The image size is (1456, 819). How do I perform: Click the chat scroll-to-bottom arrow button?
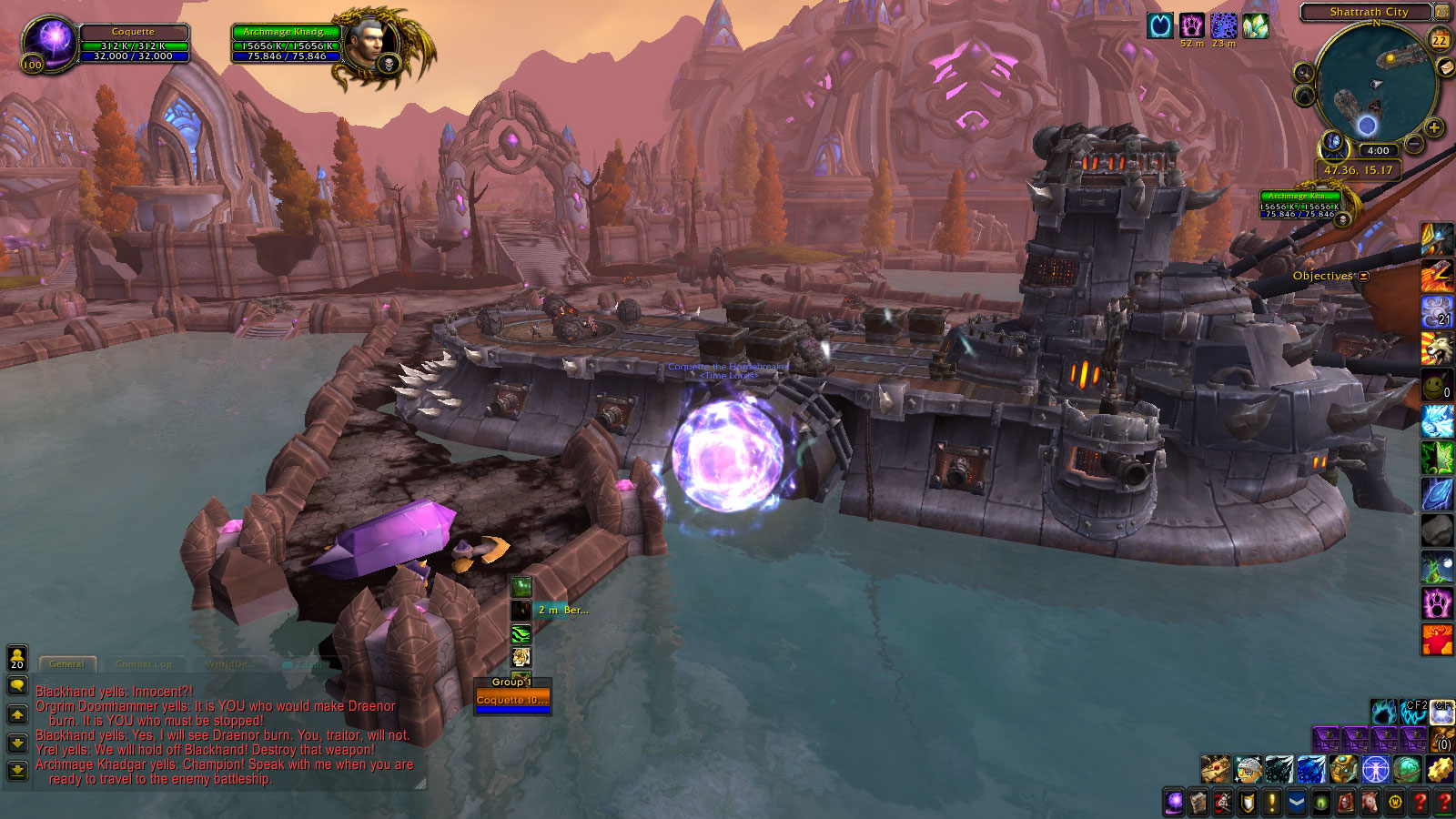coord(17,771)
